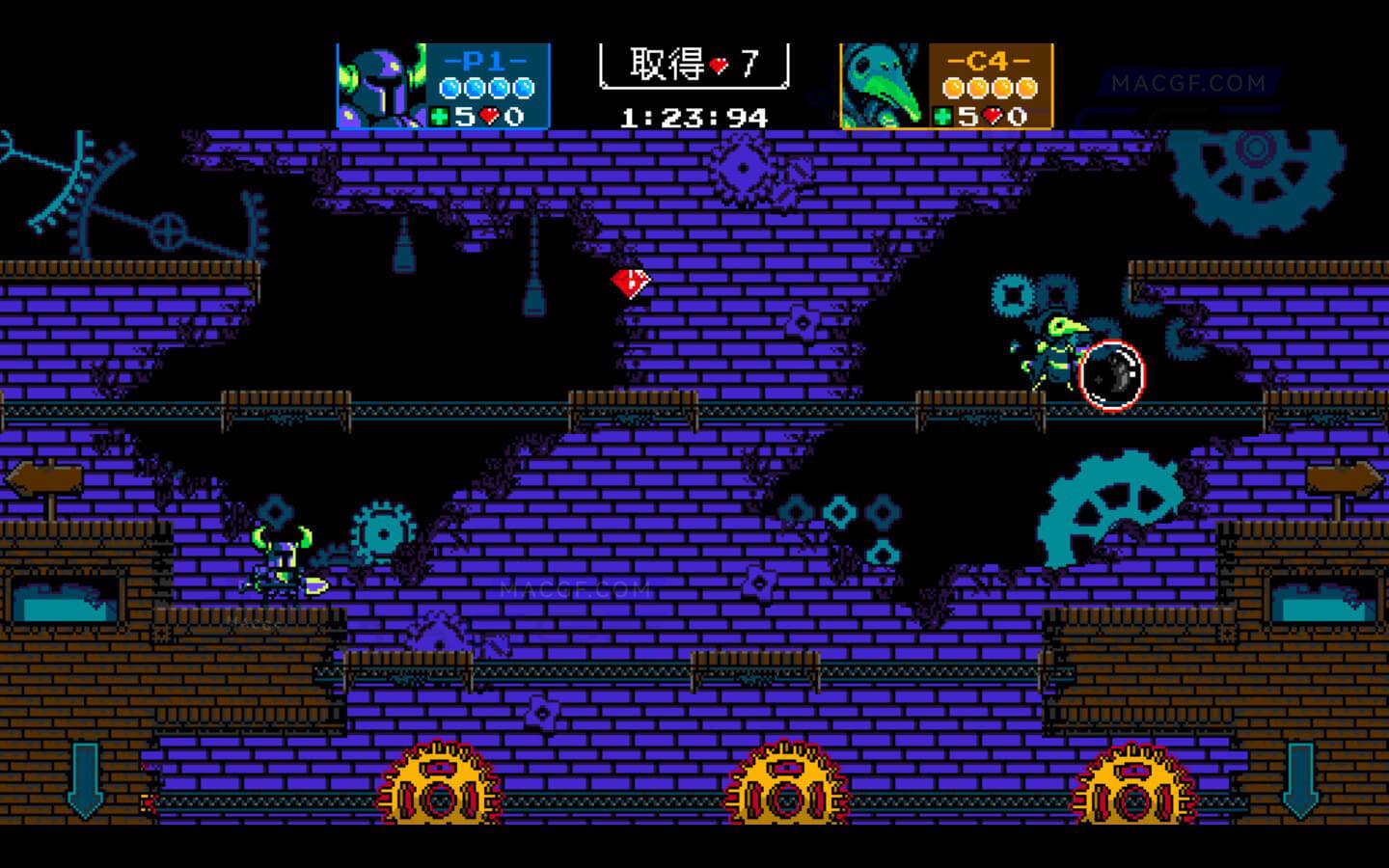Click the bomb circled in red near Plague Knight
Viewport: 1389px width, 868px height.
[1111, 376]
